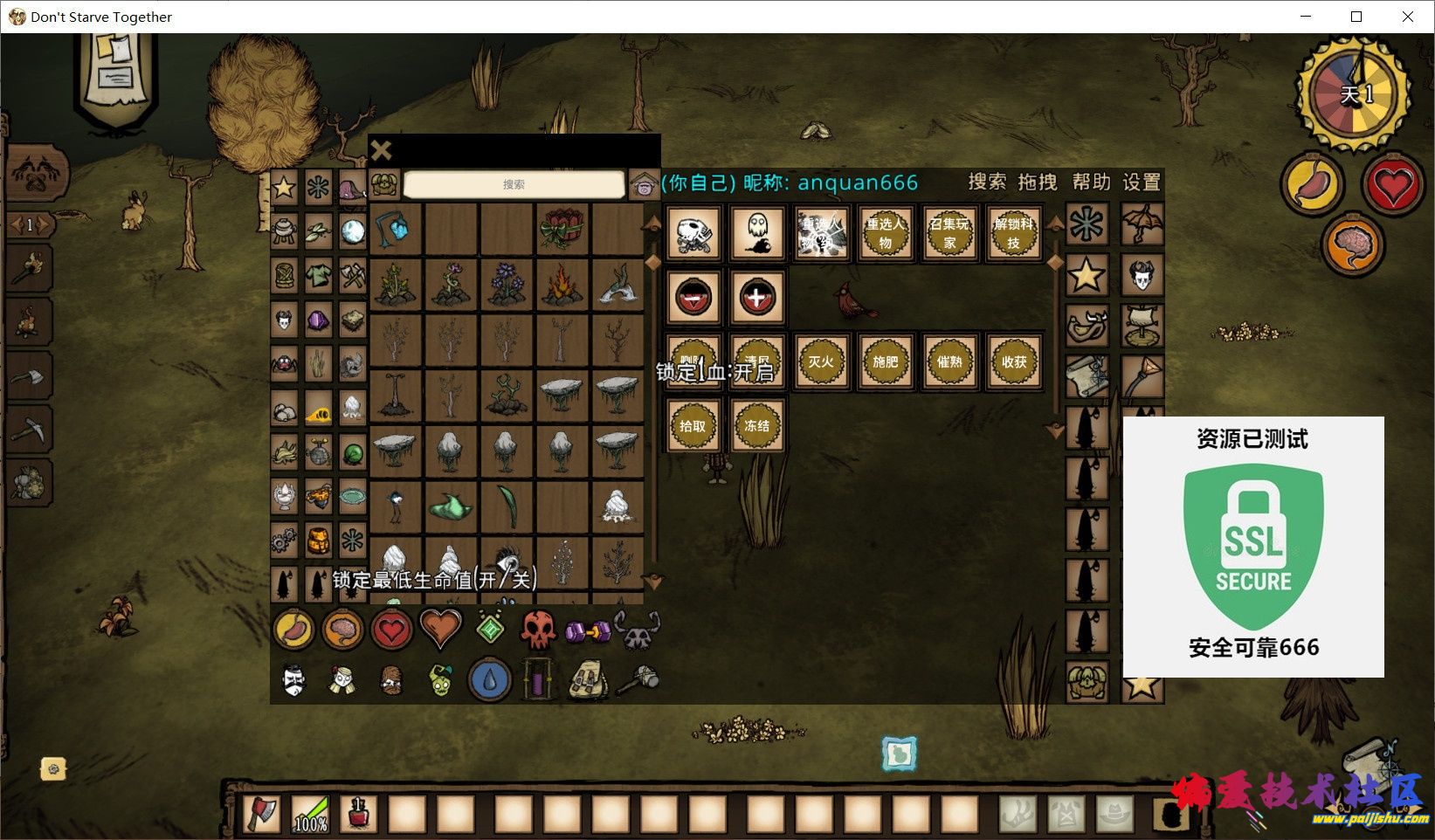
Task: Select the campfire item tile
Action: (x=562, y=285)
